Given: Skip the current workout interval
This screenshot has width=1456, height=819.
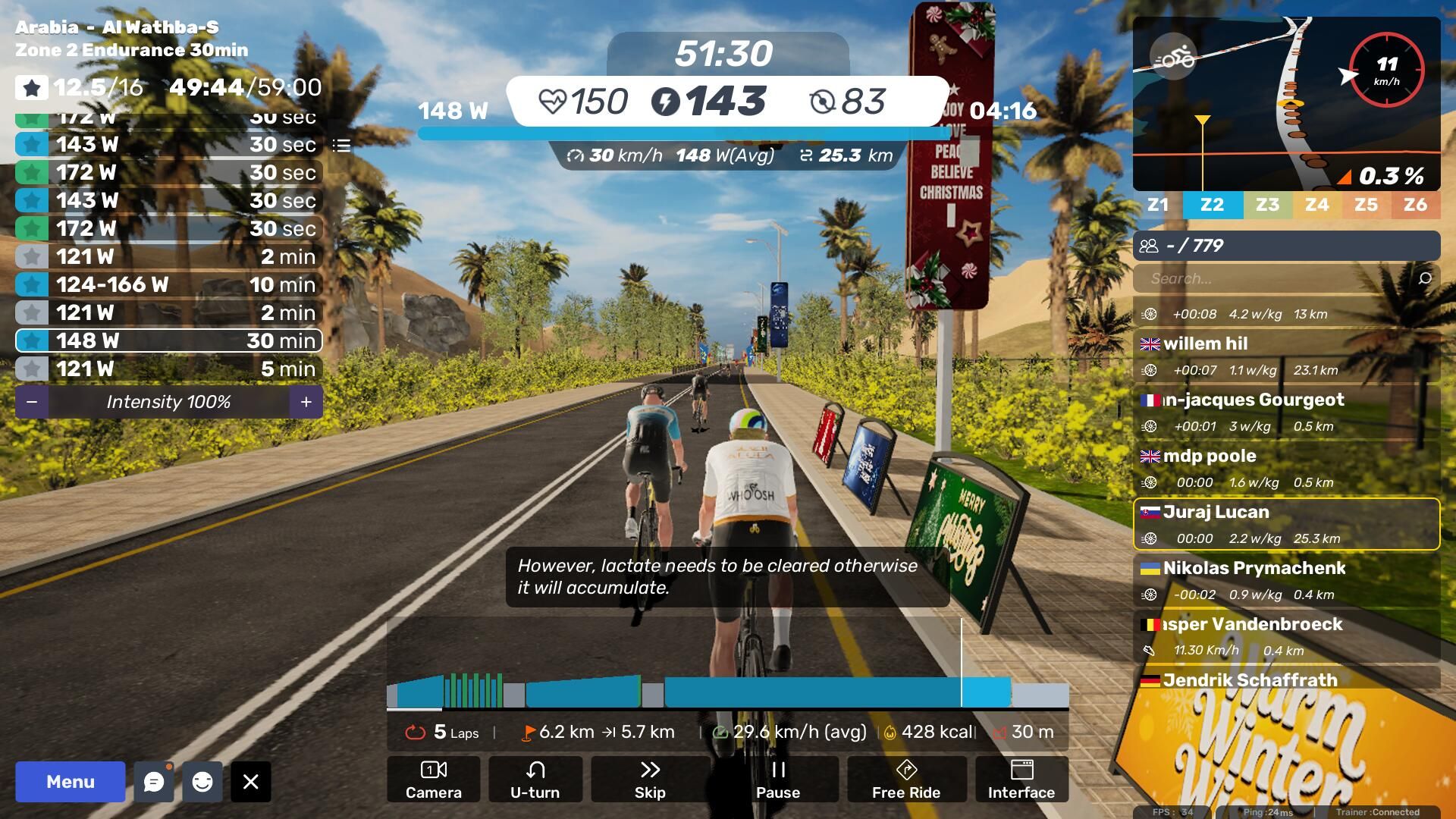Looking at the screenshot, I should pyautogui.click(x=650, y=779).
